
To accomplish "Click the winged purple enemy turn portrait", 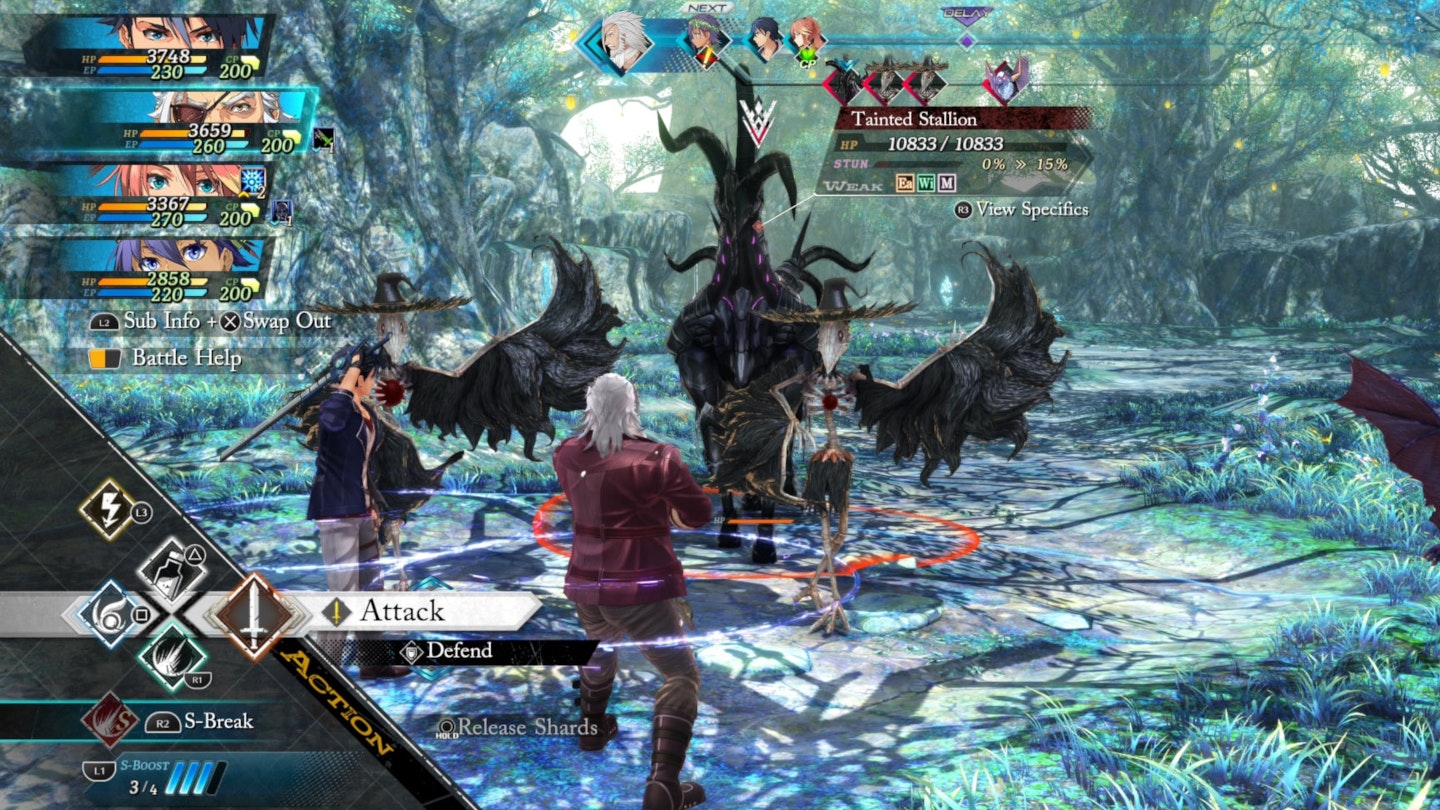I will coord(1004,79).
